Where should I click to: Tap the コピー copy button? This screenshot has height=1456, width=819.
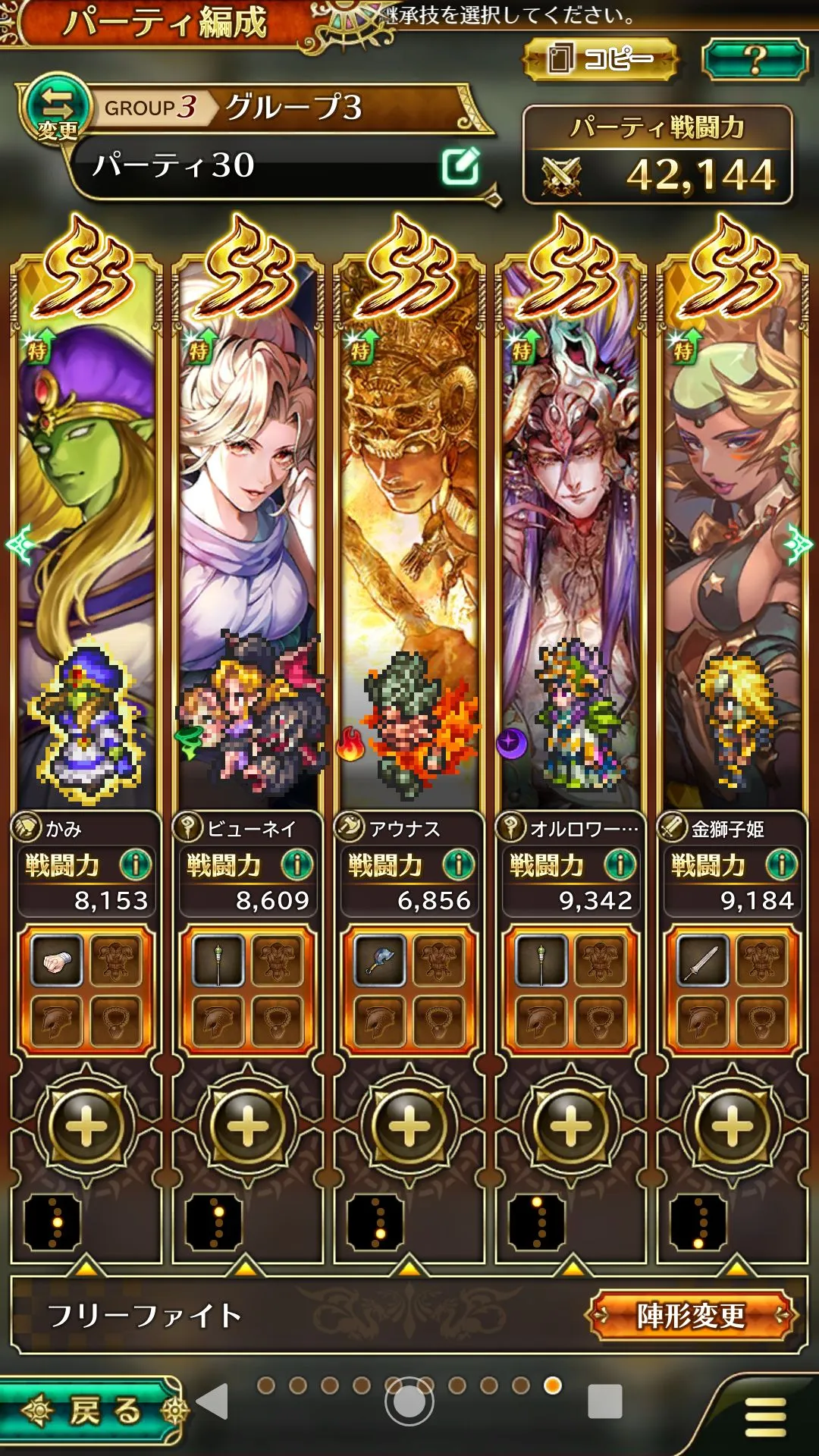coord(599,59)
